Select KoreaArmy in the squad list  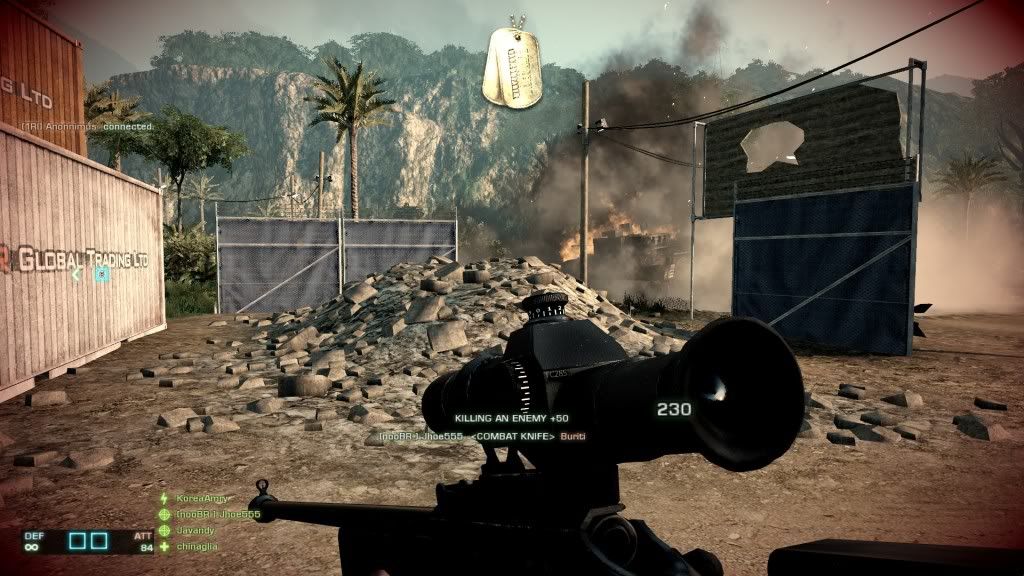[x=201, y=498]
